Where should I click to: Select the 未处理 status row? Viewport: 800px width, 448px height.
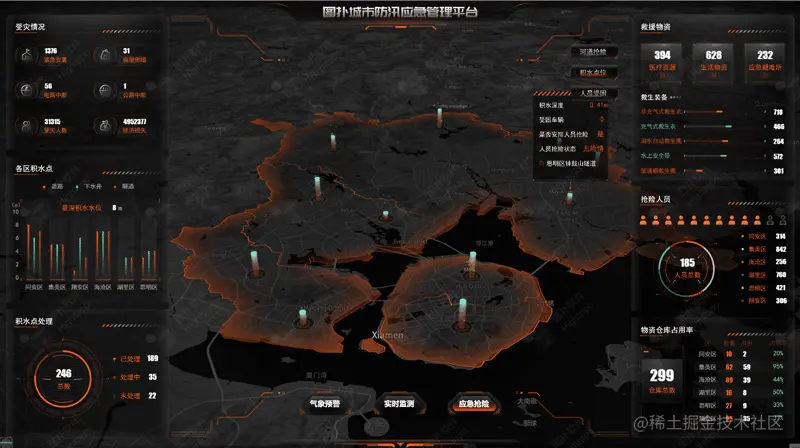133,395
